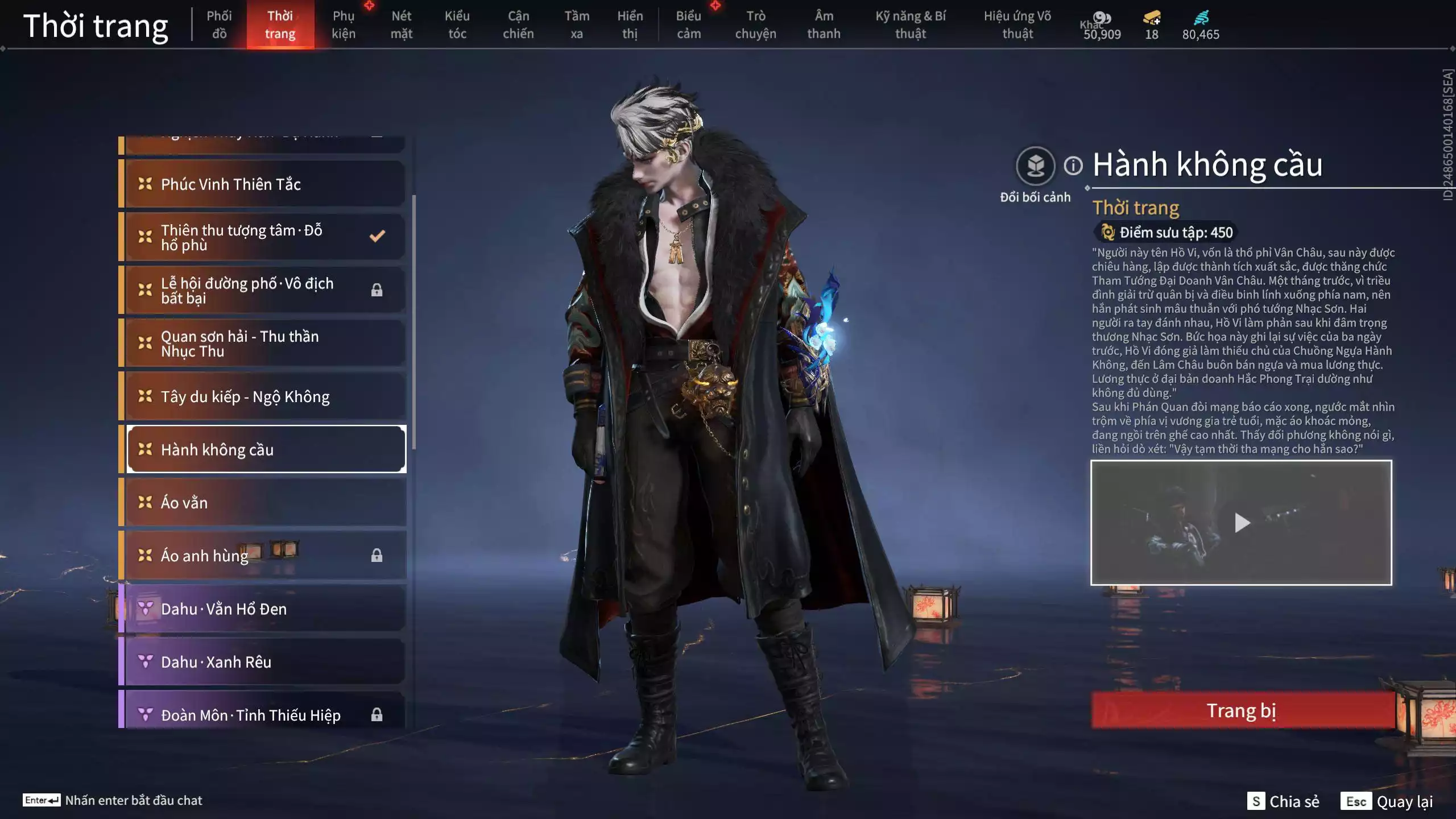Open the info icon beside the outfit title
1456x819 pixels.
coord(1073,166)
